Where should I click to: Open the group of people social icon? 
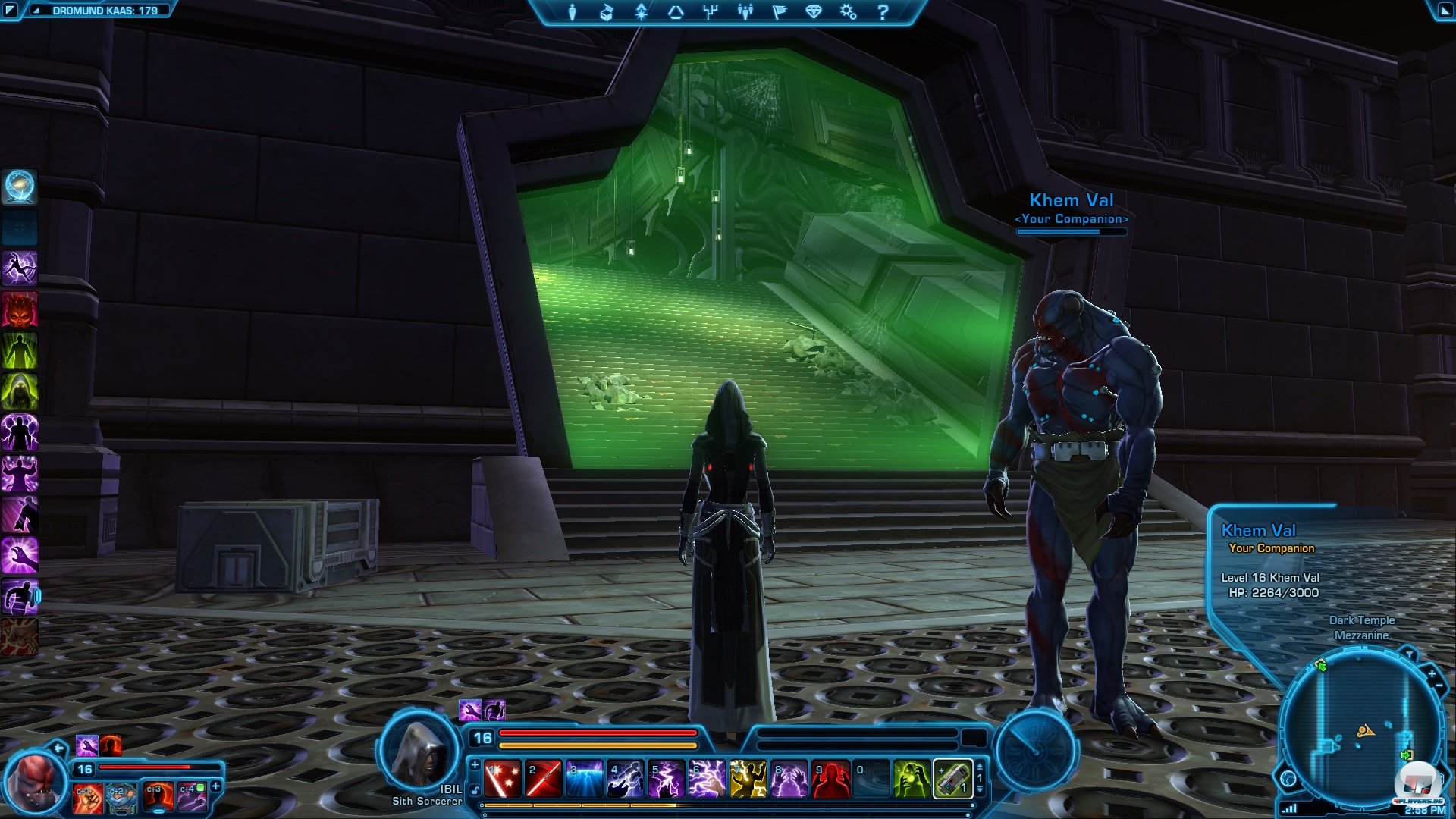pos(745,12)
